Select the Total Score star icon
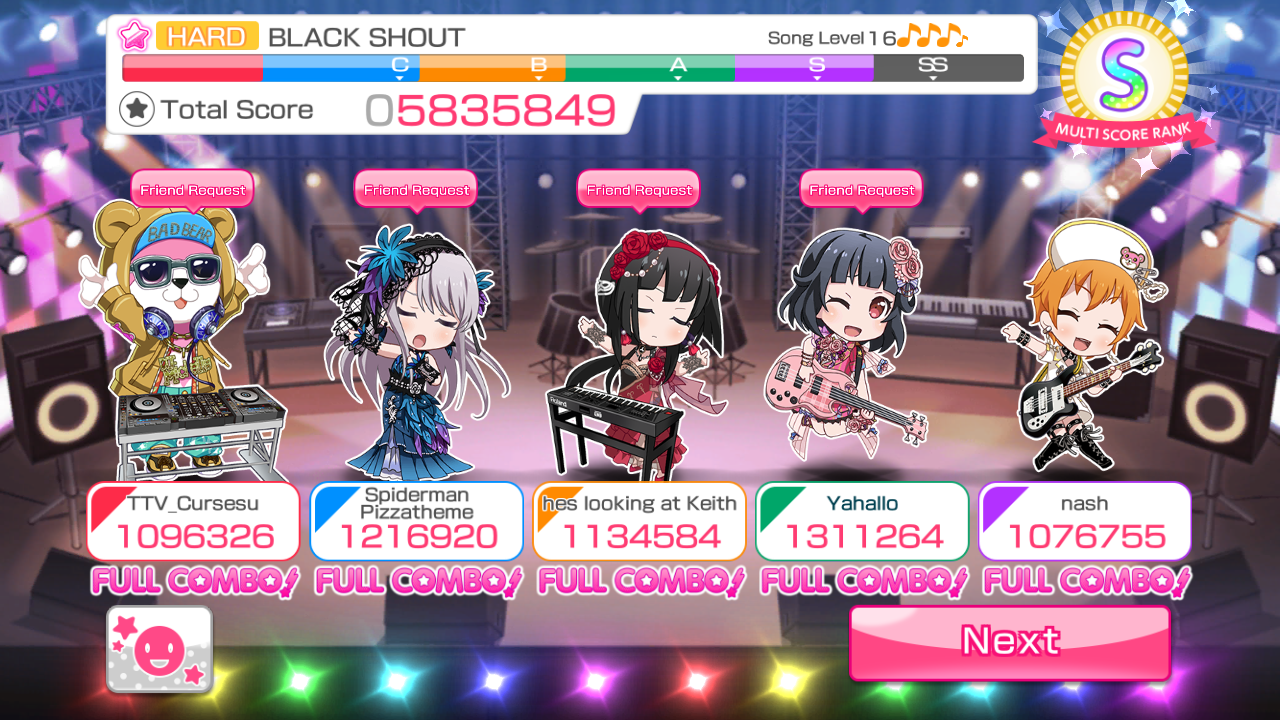The height and width of the screenshot is (720, 1280). [139, 109]
